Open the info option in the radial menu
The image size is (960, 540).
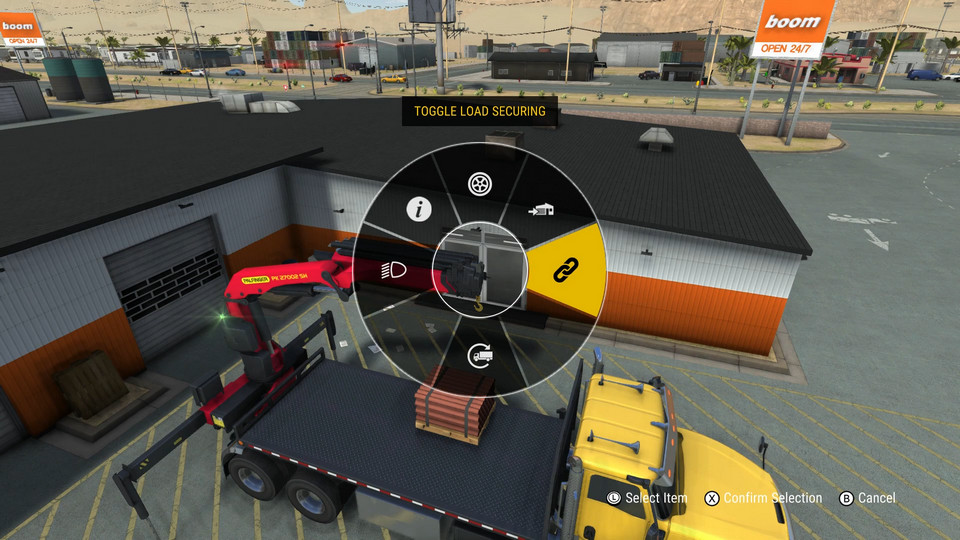417,209
